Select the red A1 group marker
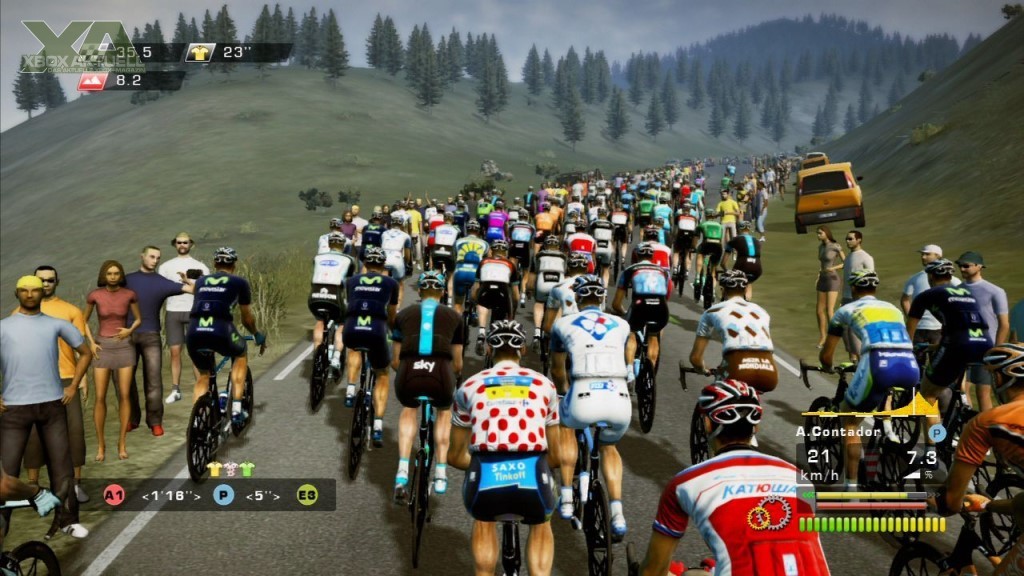Viewport: 1024px width, 576px height. pyautogui.click(x=115, y=494)
